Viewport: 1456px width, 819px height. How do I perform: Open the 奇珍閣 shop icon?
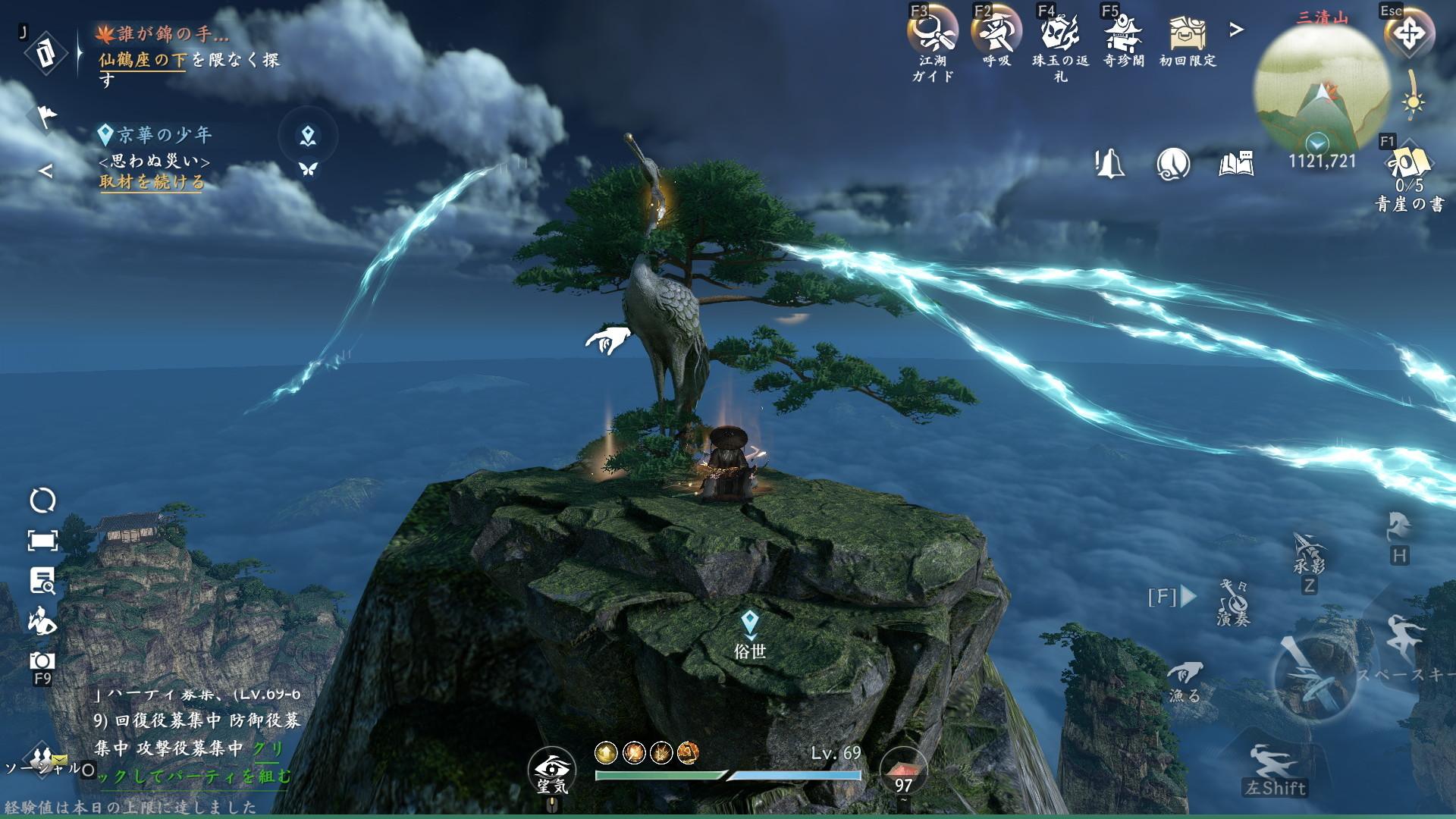tap(1123, 34)
